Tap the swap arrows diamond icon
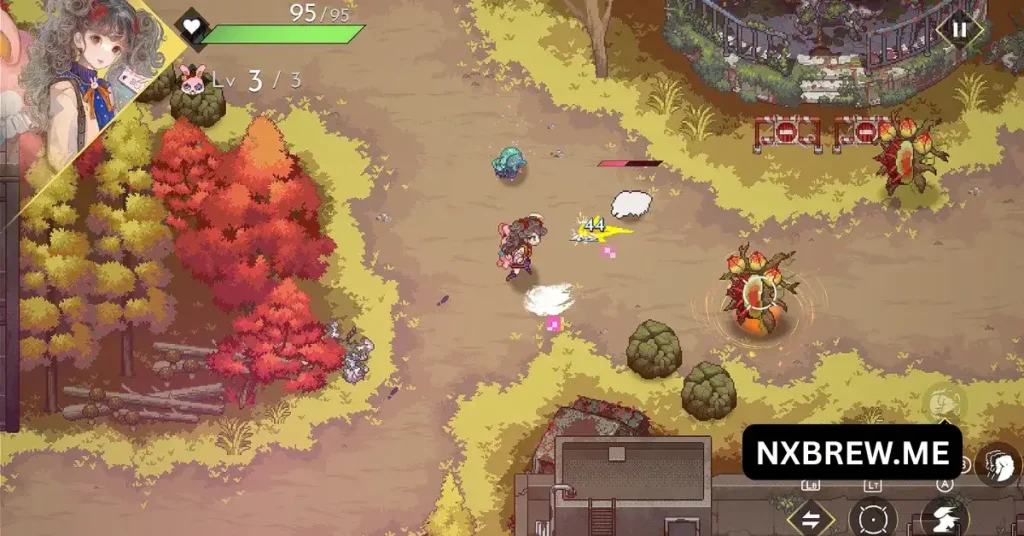Image resolution: width=1024 pixels, height=536 pixels. click(810, 518)
